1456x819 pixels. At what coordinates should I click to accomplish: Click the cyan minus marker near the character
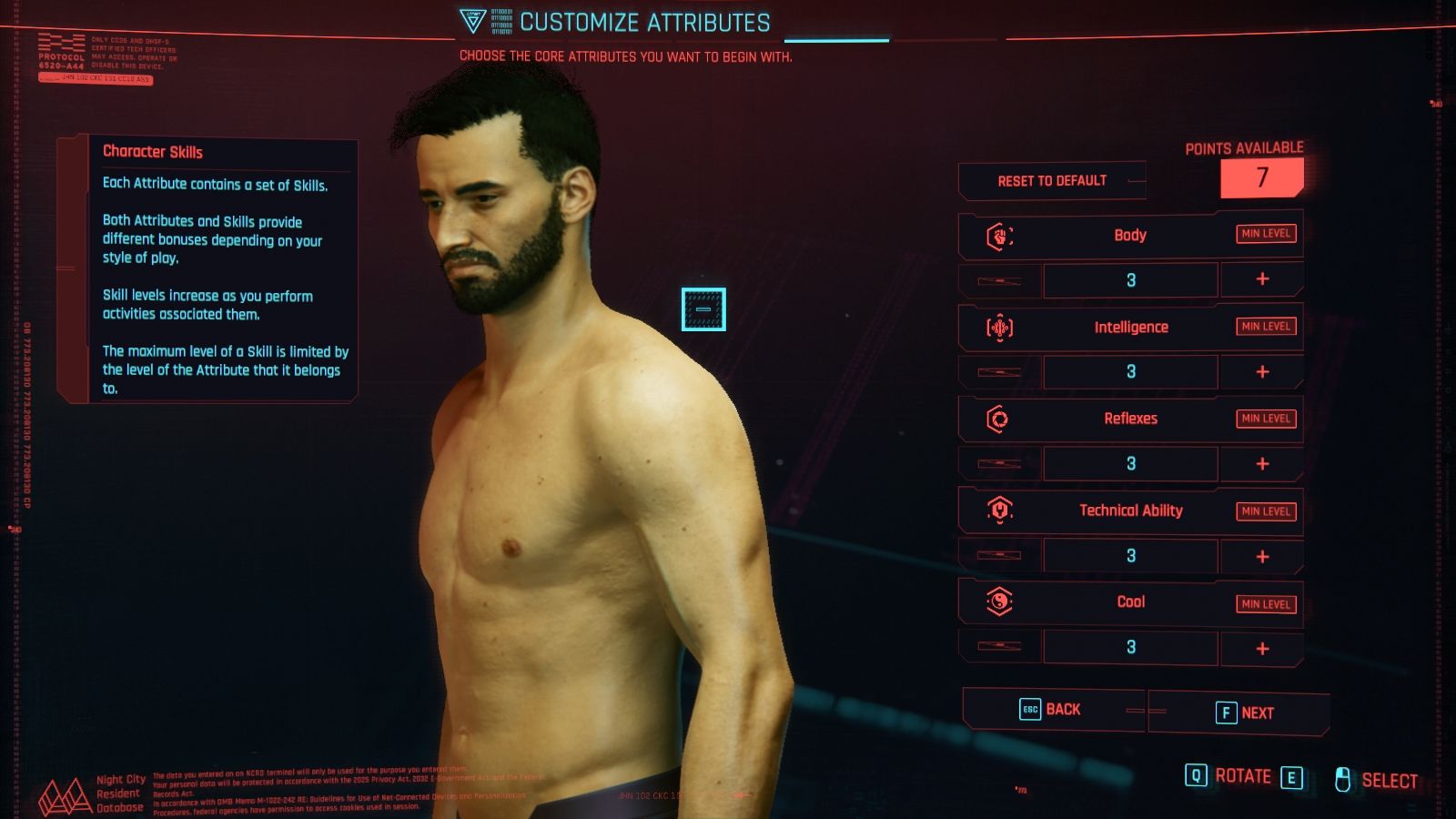[702, 310]
